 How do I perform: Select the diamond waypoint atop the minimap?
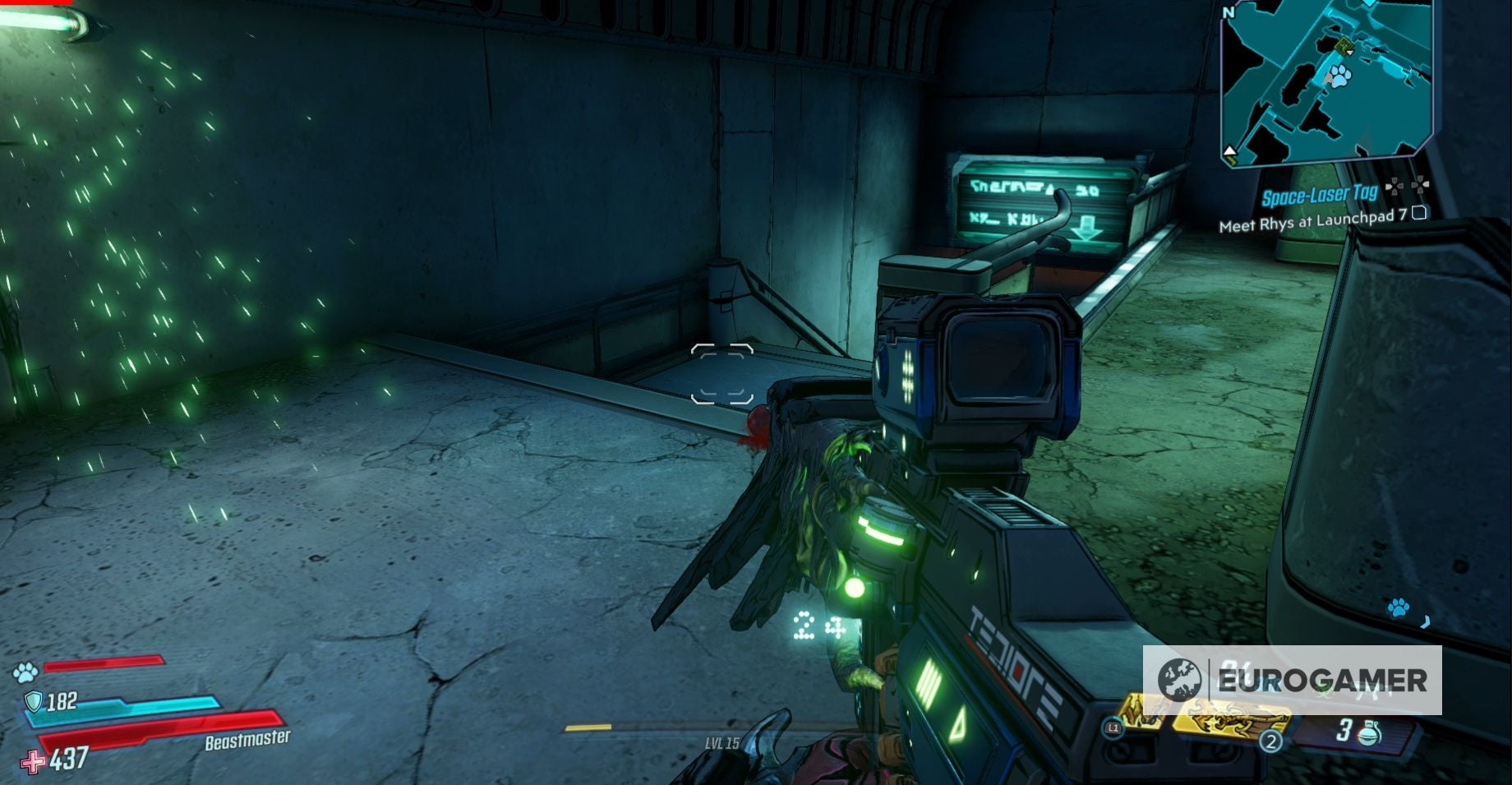coord(1369,4)
